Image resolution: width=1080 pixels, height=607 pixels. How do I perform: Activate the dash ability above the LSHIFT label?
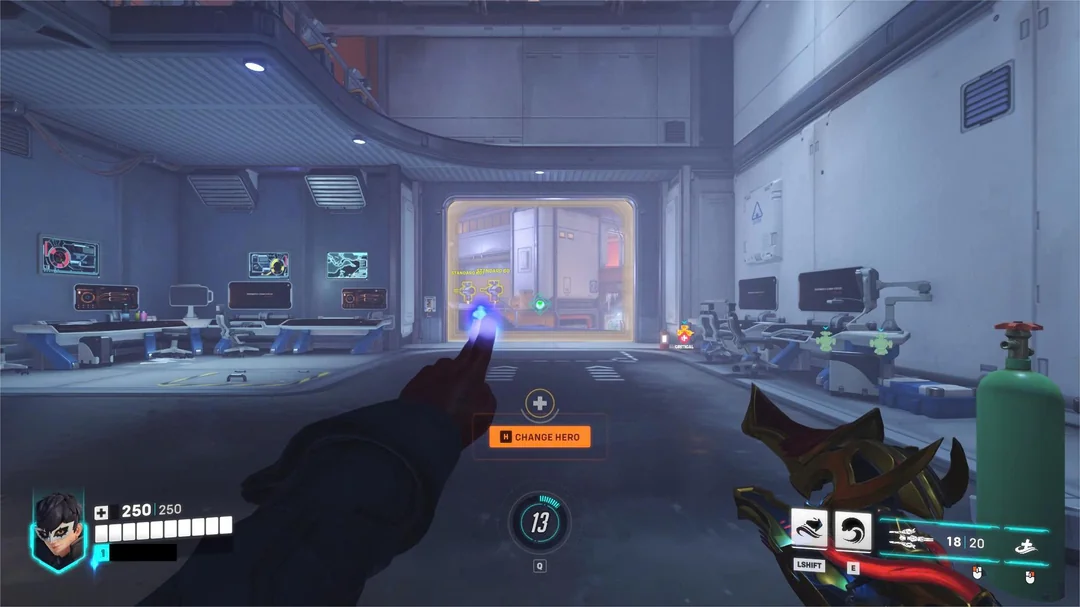(809, 530)
